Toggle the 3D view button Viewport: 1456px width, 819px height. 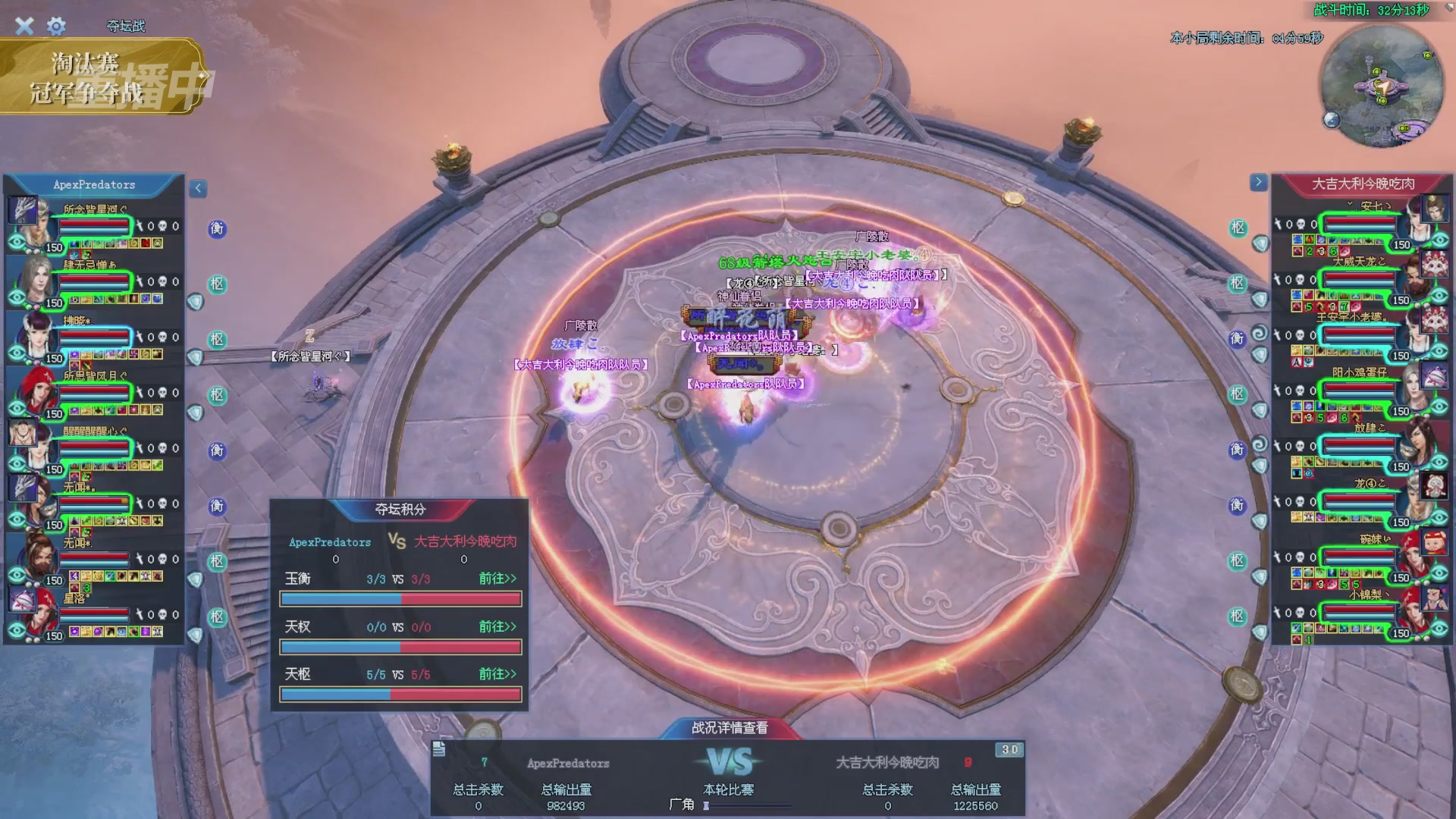(x=1009, y=749)
